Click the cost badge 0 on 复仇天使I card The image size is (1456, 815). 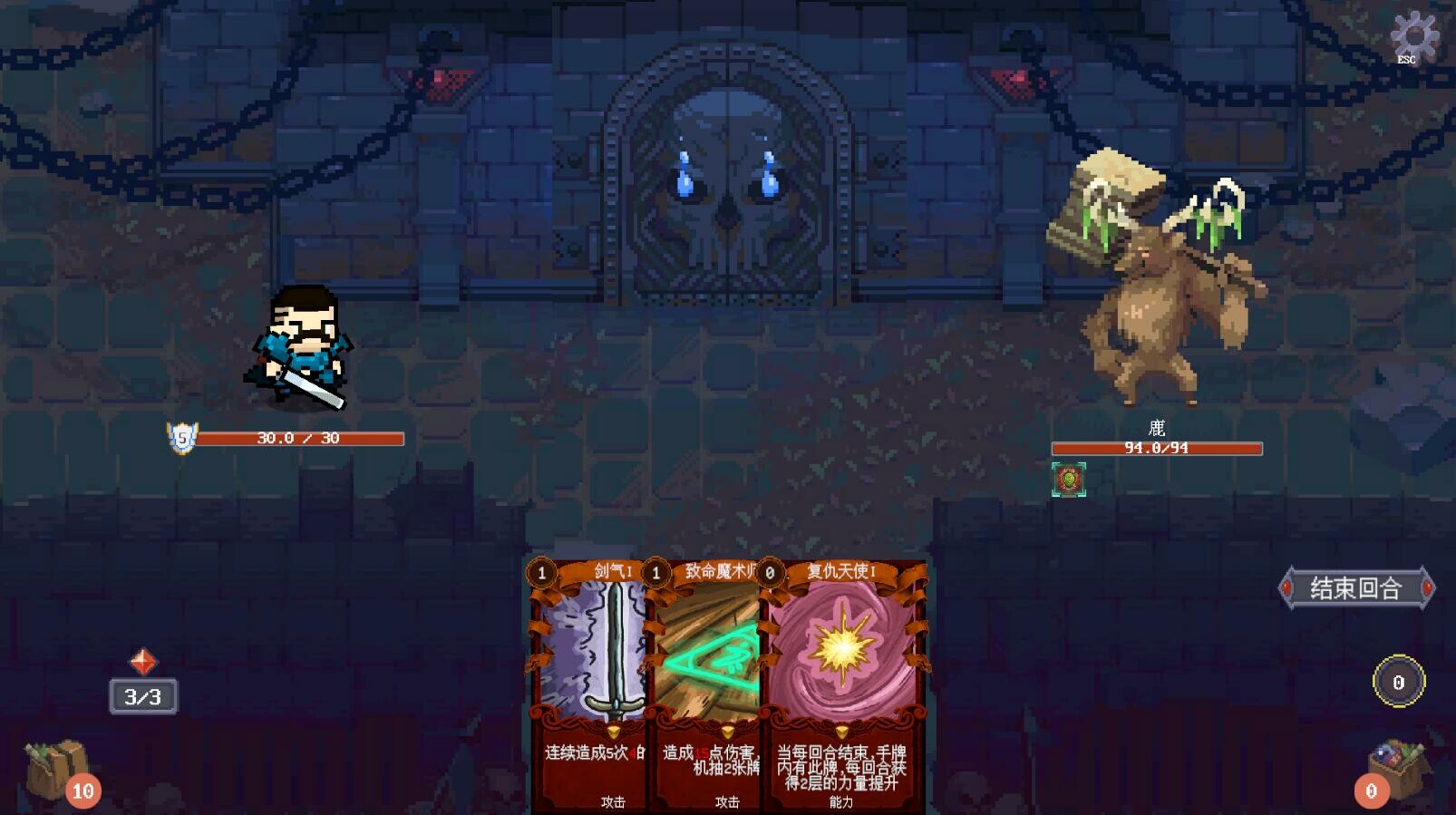tap(771, 572)
